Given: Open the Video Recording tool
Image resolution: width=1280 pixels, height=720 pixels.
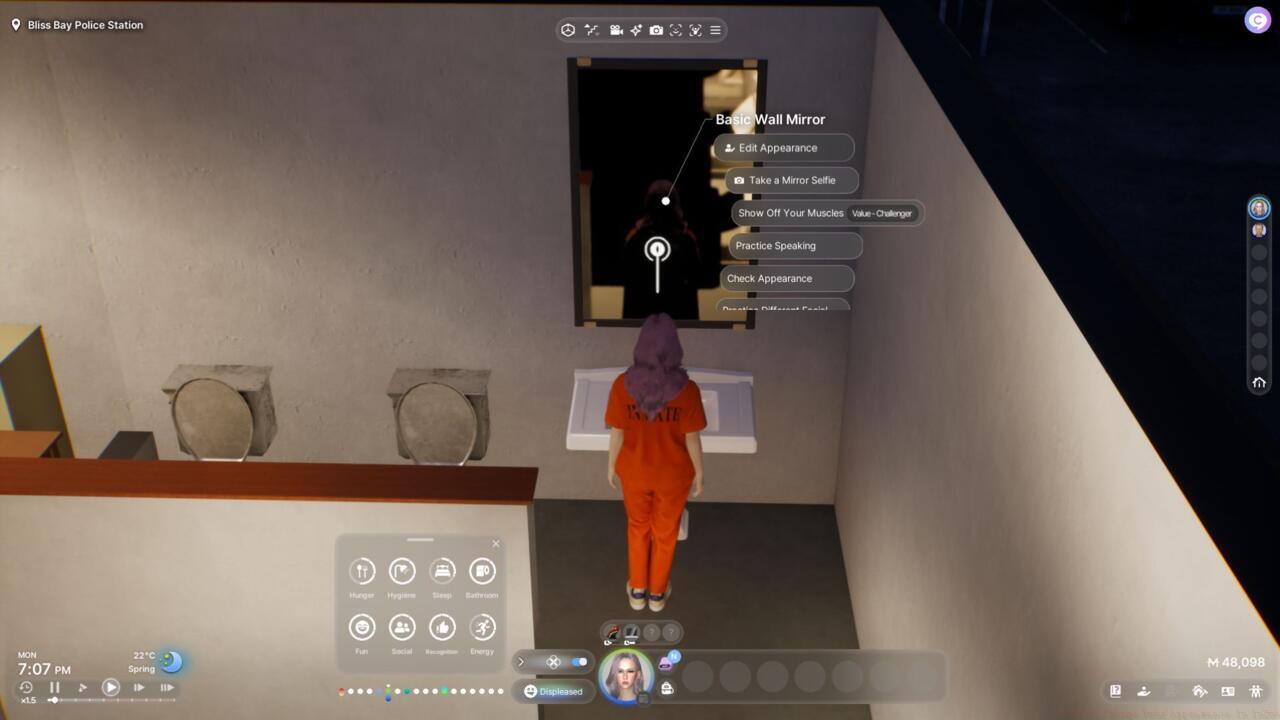Looking at the screenshot, I should click(616, 30).
